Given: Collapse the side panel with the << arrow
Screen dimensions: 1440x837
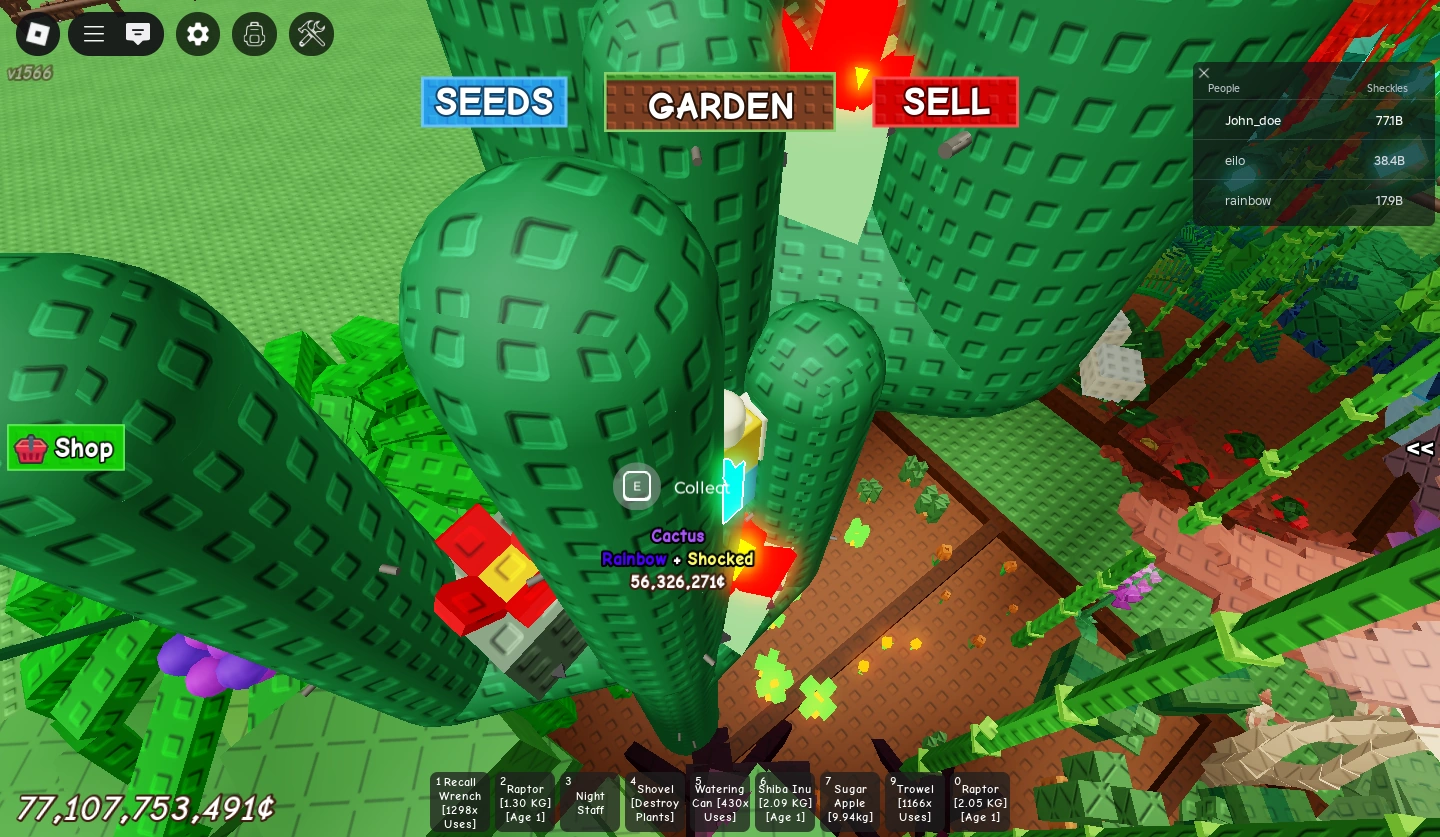Looking at the screenshot, I should [x=1419, y=449].
